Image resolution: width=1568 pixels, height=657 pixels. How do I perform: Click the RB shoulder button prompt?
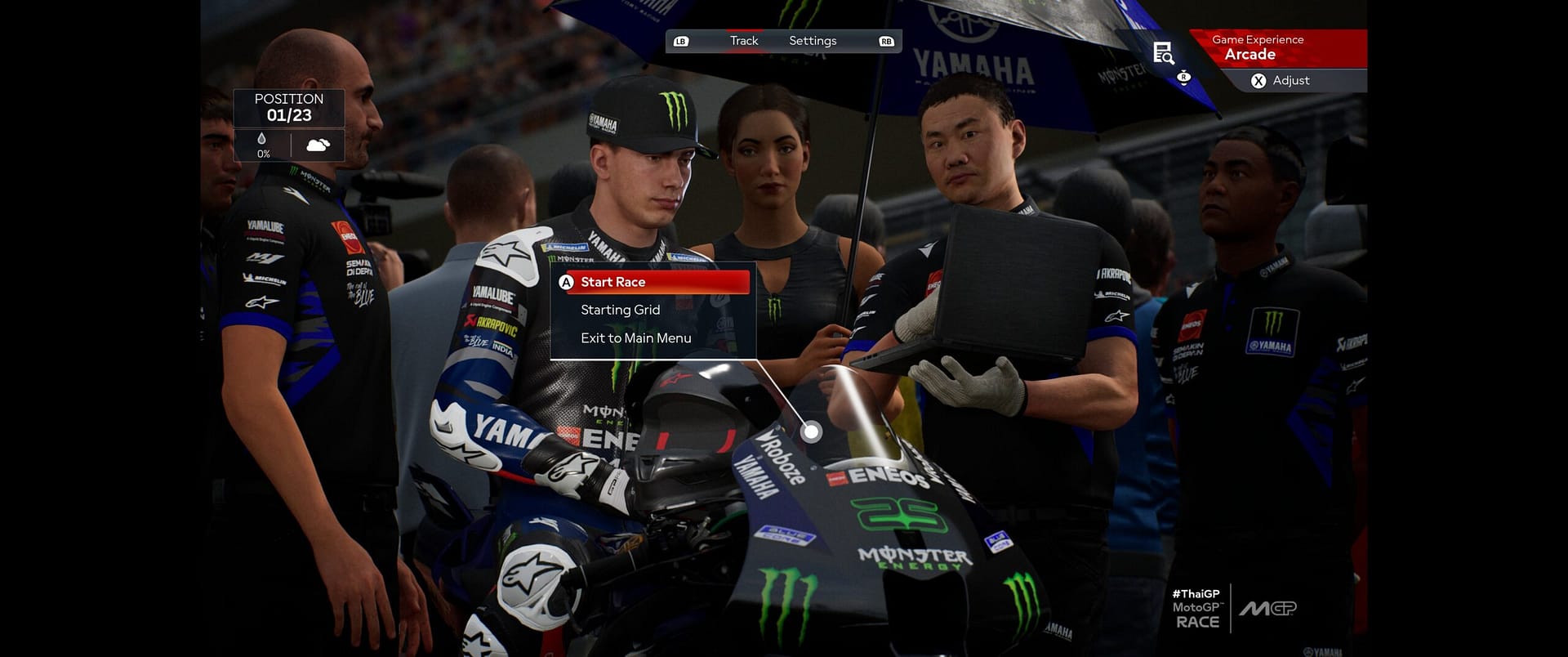click(x=884, y=39)
